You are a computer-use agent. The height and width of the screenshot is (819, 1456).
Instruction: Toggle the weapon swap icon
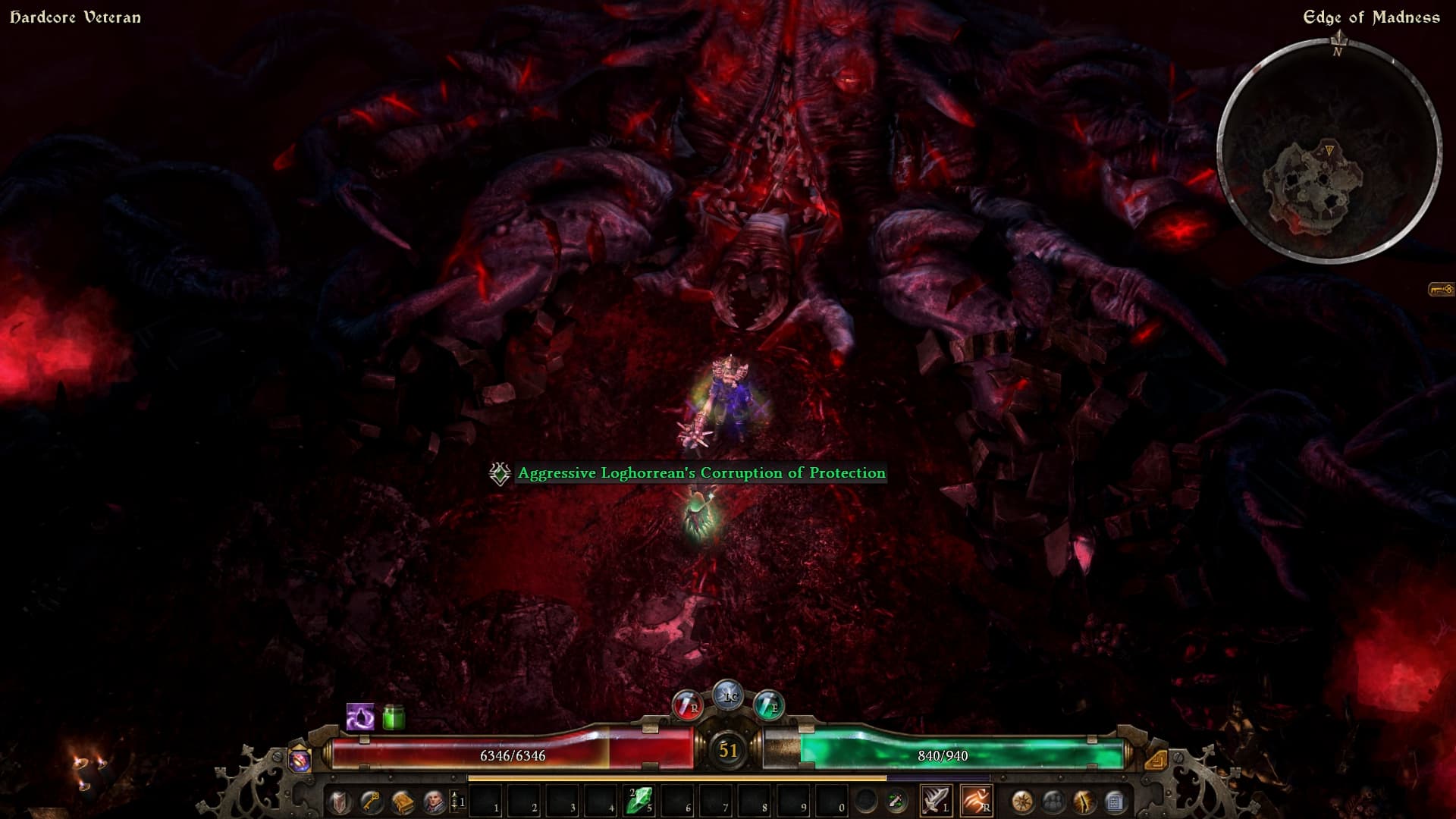(896, 801)
